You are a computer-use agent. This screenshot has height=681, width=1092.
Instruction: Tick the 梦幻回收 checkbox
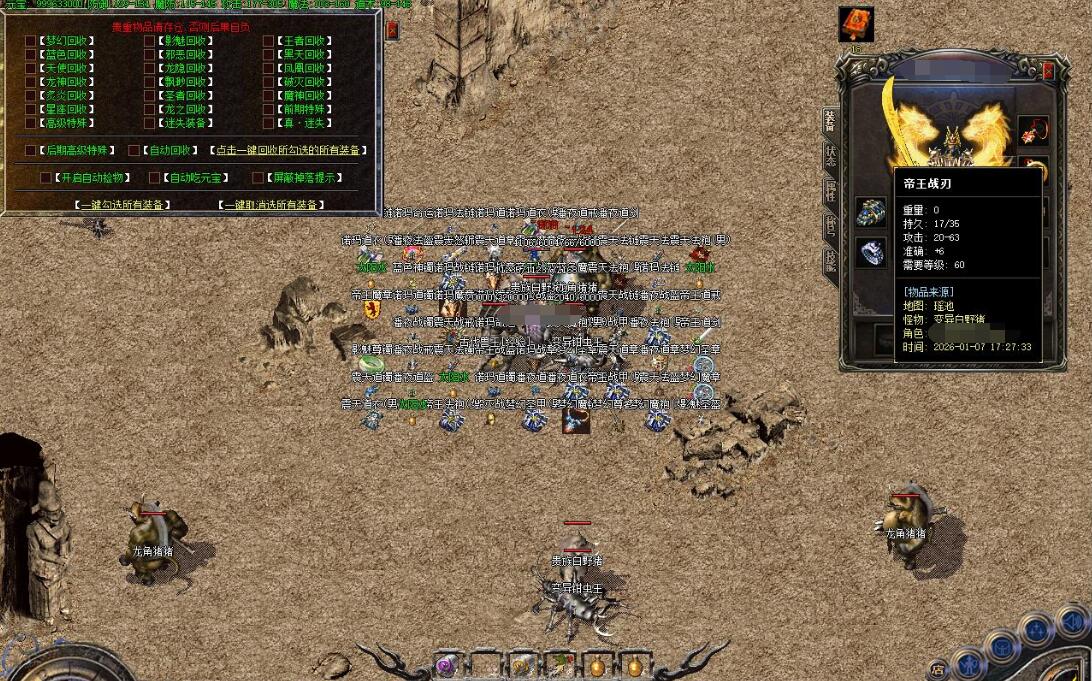tap(31, 41)
